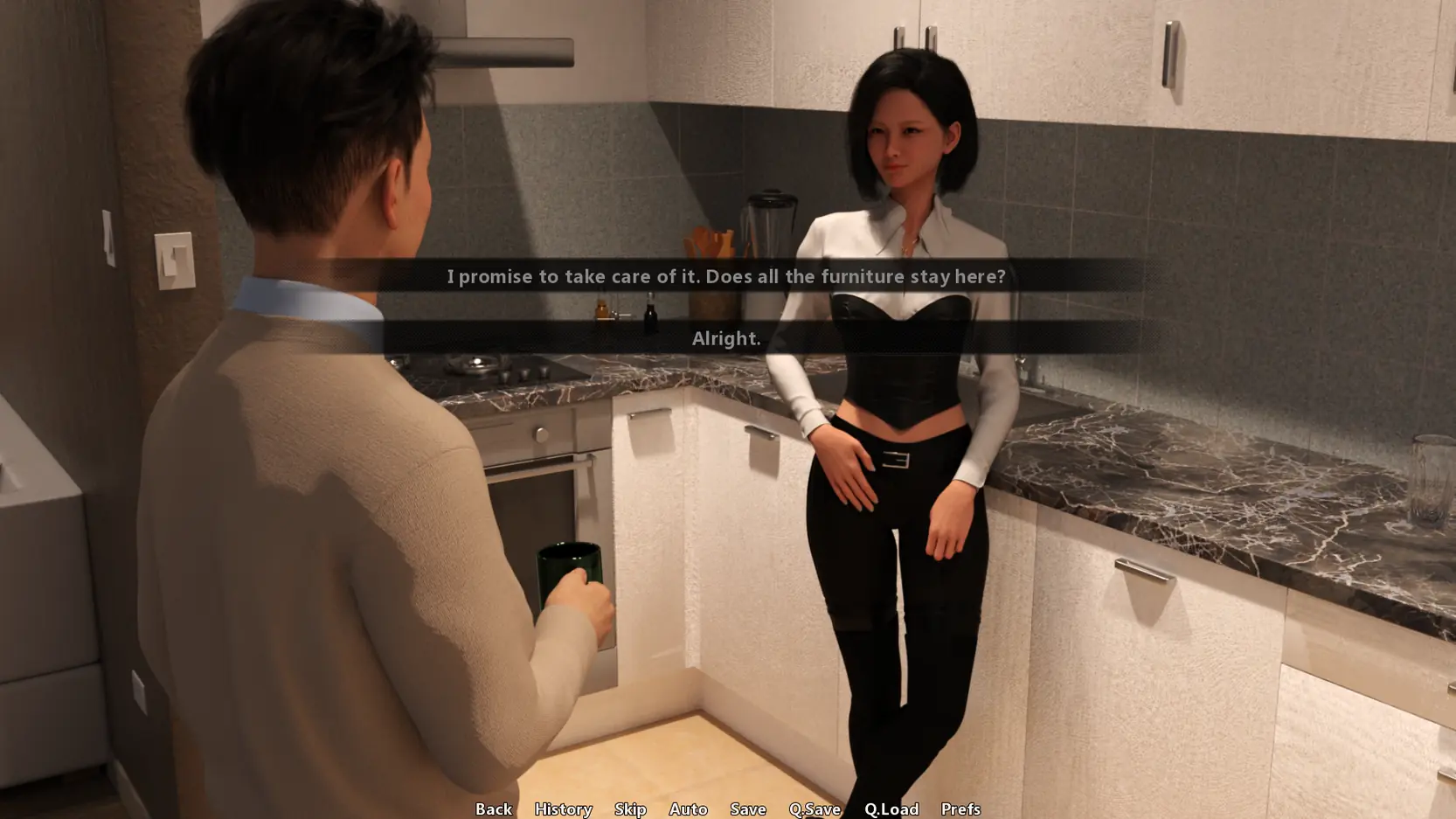
Task: Click Q.Load to quick load
Action: pyautogui.click(x=891, y=809)
